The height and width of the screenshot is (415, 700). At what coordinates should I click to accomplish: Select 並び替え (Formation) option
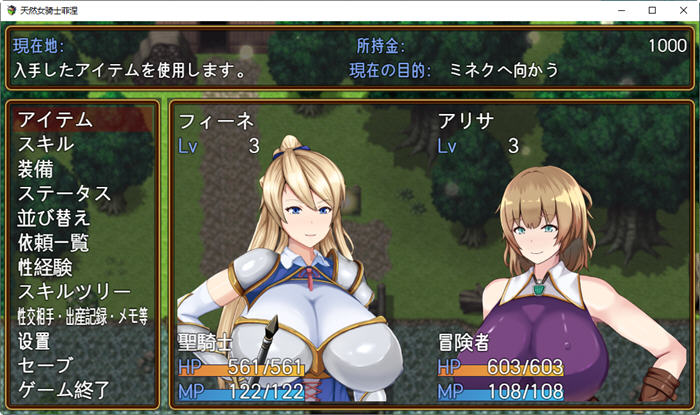54,218
